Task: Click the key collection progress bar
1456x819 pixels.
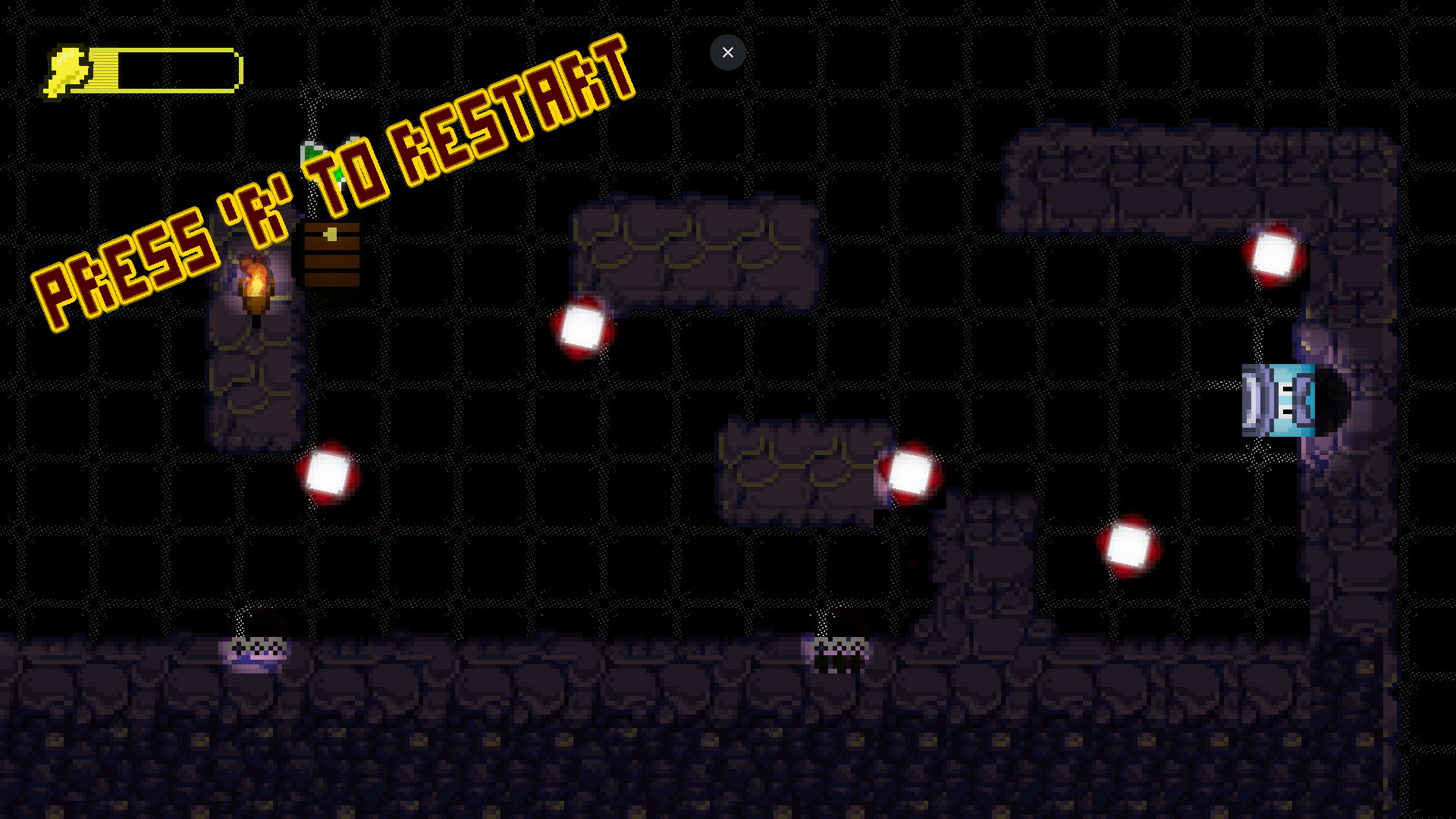Action: [174, 70]
